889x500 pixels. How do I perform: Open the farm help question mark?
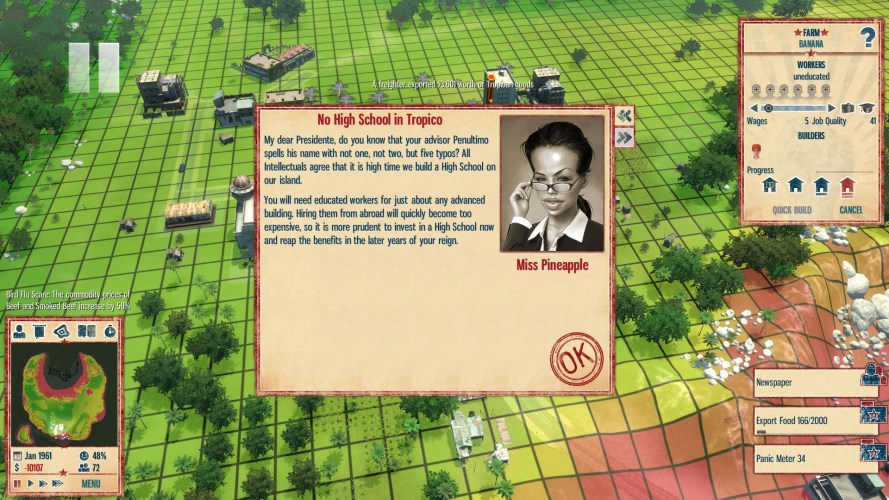coord(867,38)
